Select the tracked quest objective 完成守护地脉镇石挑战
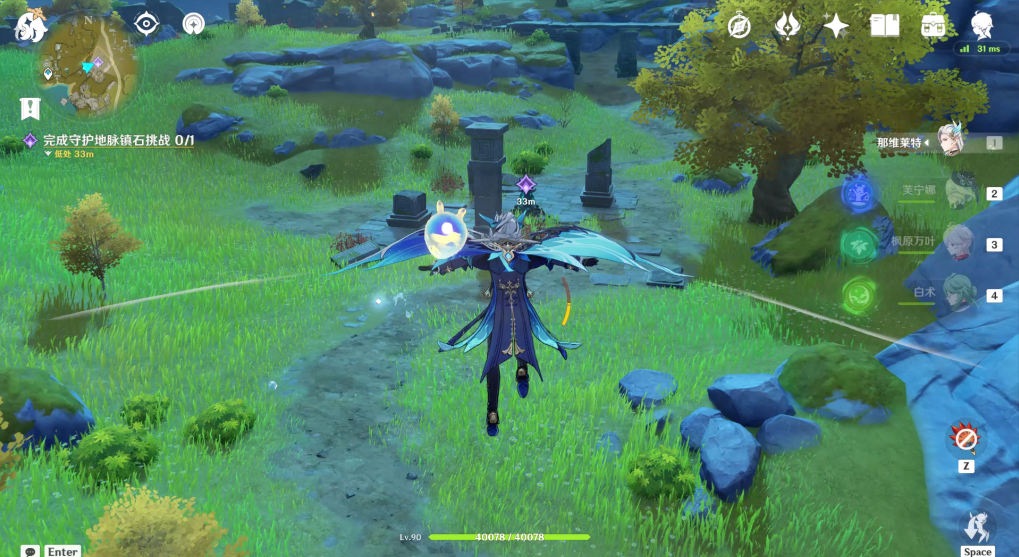This screenshot has height=557, width=1019. tap(117, 141)
